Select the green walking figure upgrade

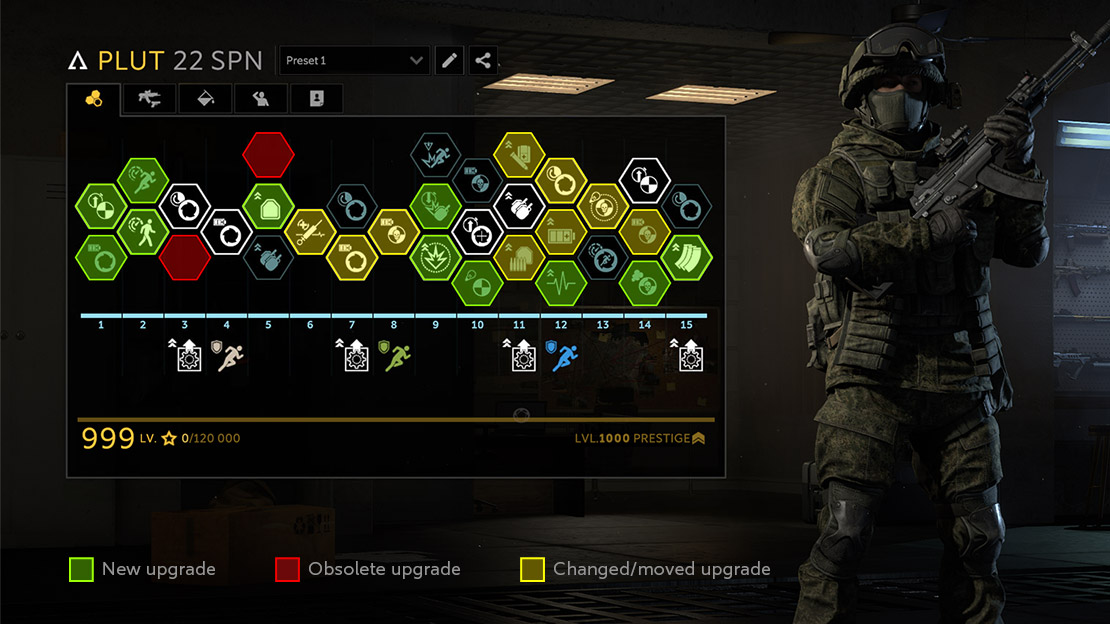point(143,232)
